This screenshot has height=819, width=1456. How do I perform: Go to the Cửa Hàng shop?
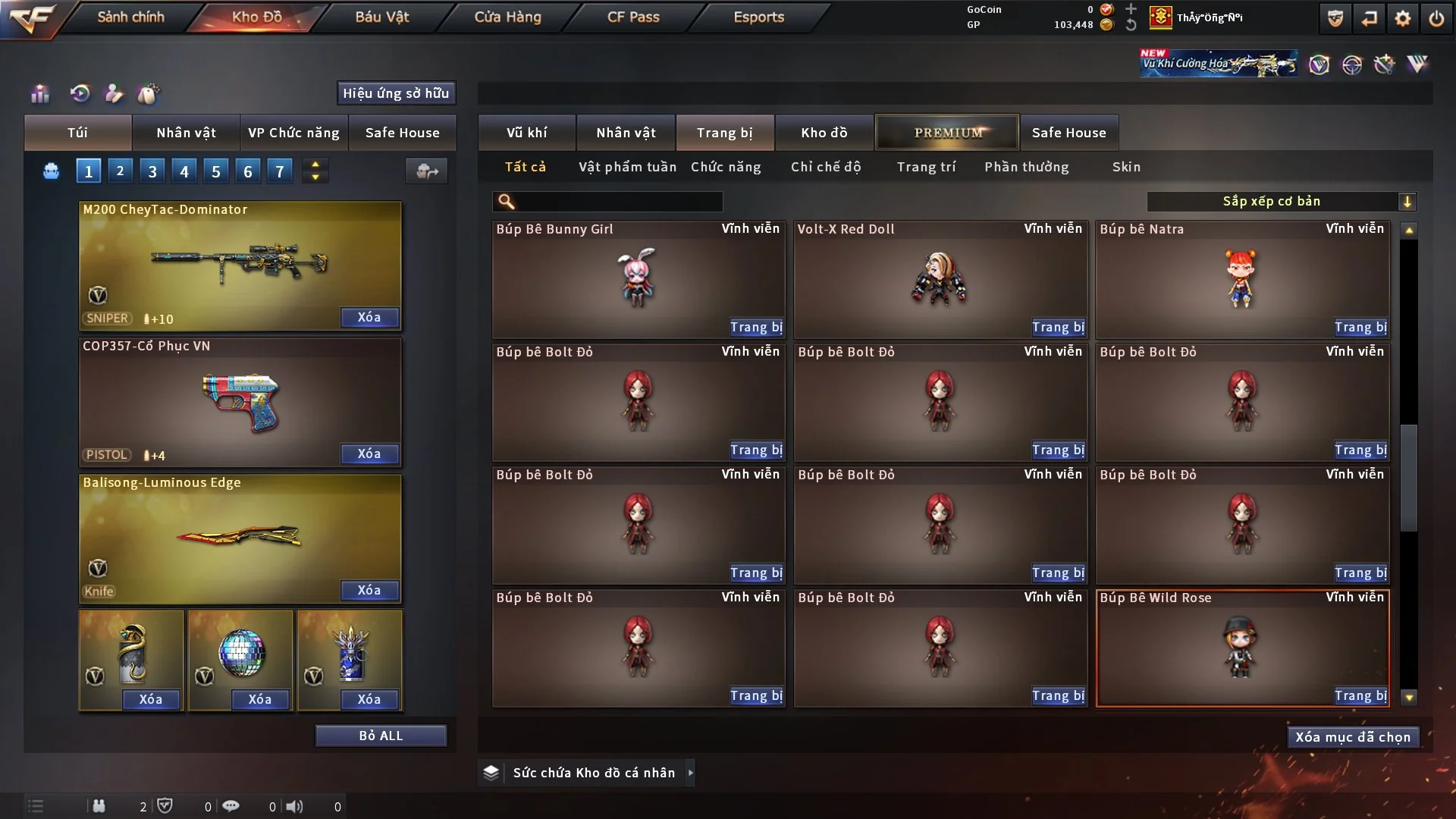point(507,17)
